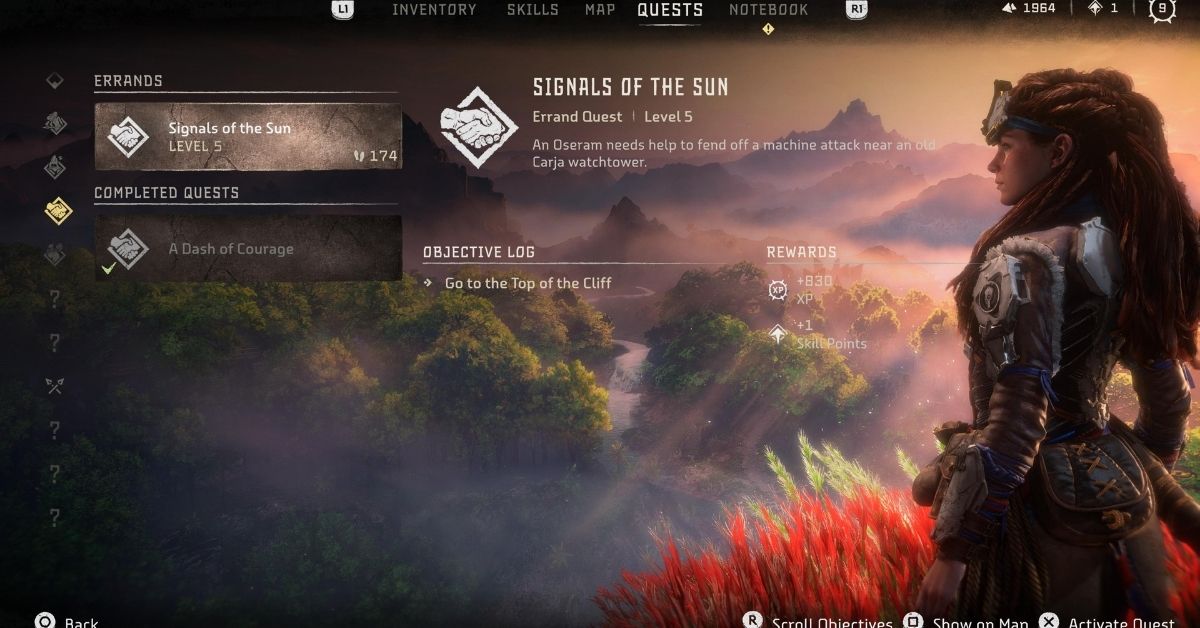Select the highlighted yellow handshake errands category

point(56,210)
